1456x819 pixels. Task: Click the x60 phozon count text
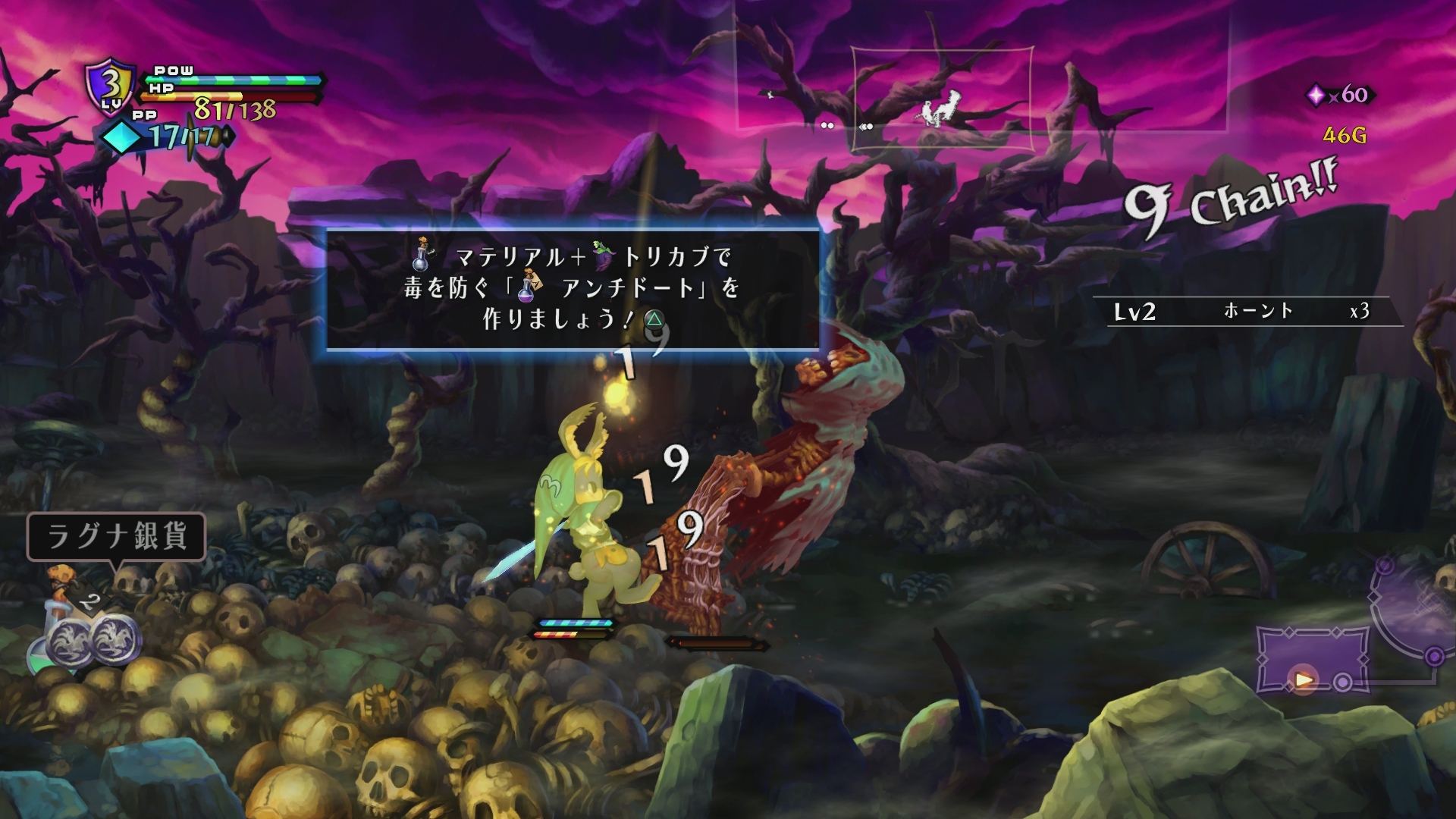(x=1350, y=96)
